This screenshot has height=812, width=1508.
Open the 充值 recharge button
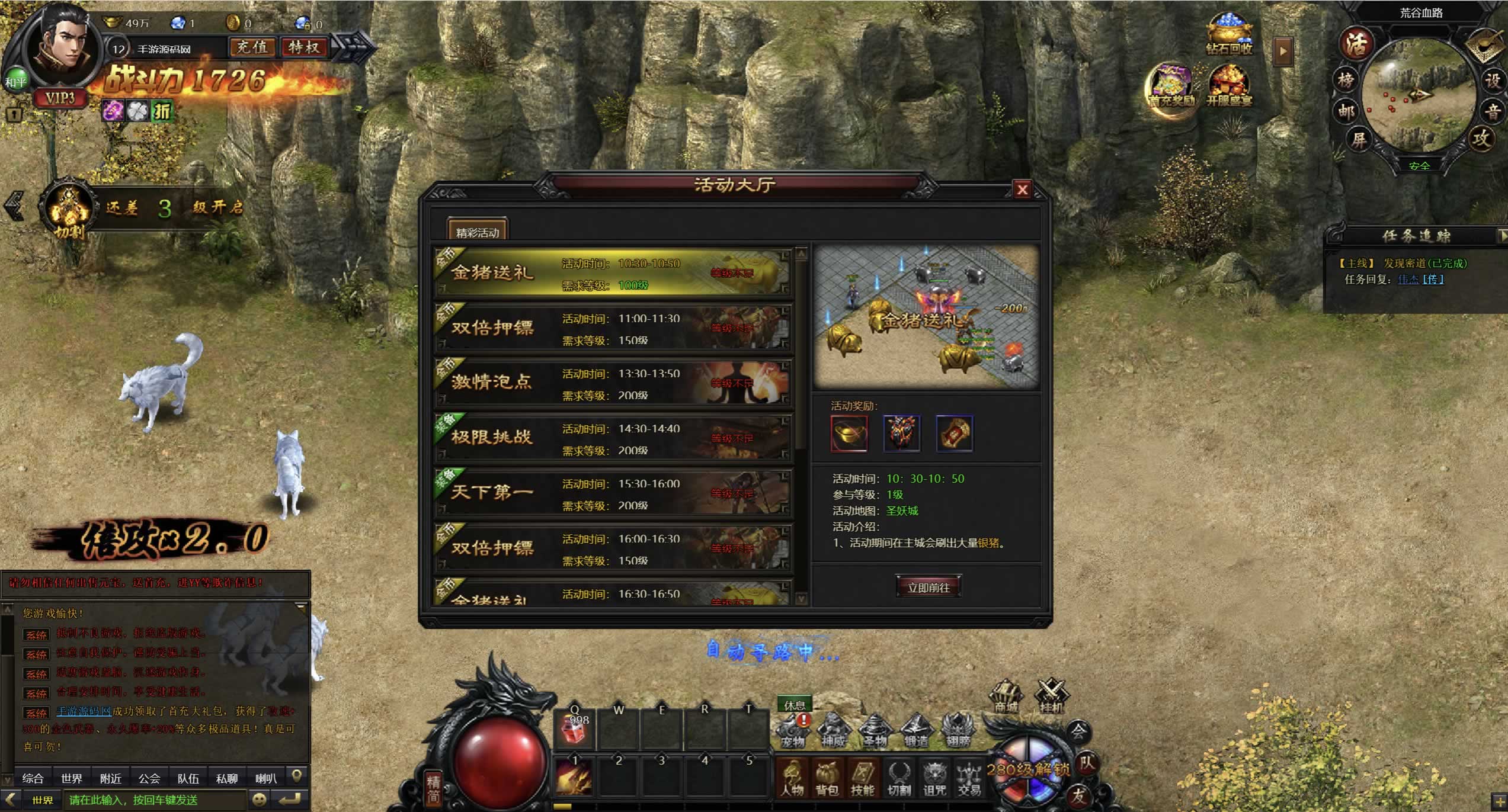252,47
